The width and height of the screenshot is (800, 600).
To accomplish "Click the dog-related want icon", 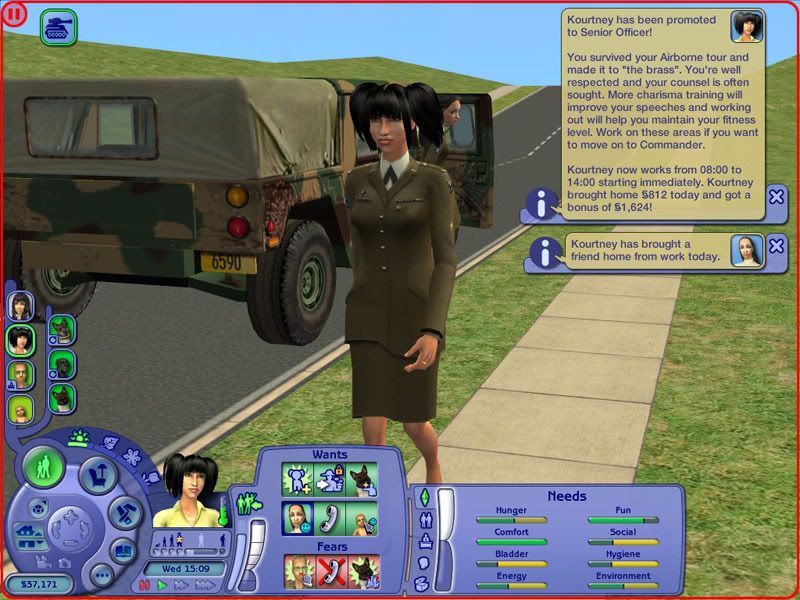I will point(362,480).
